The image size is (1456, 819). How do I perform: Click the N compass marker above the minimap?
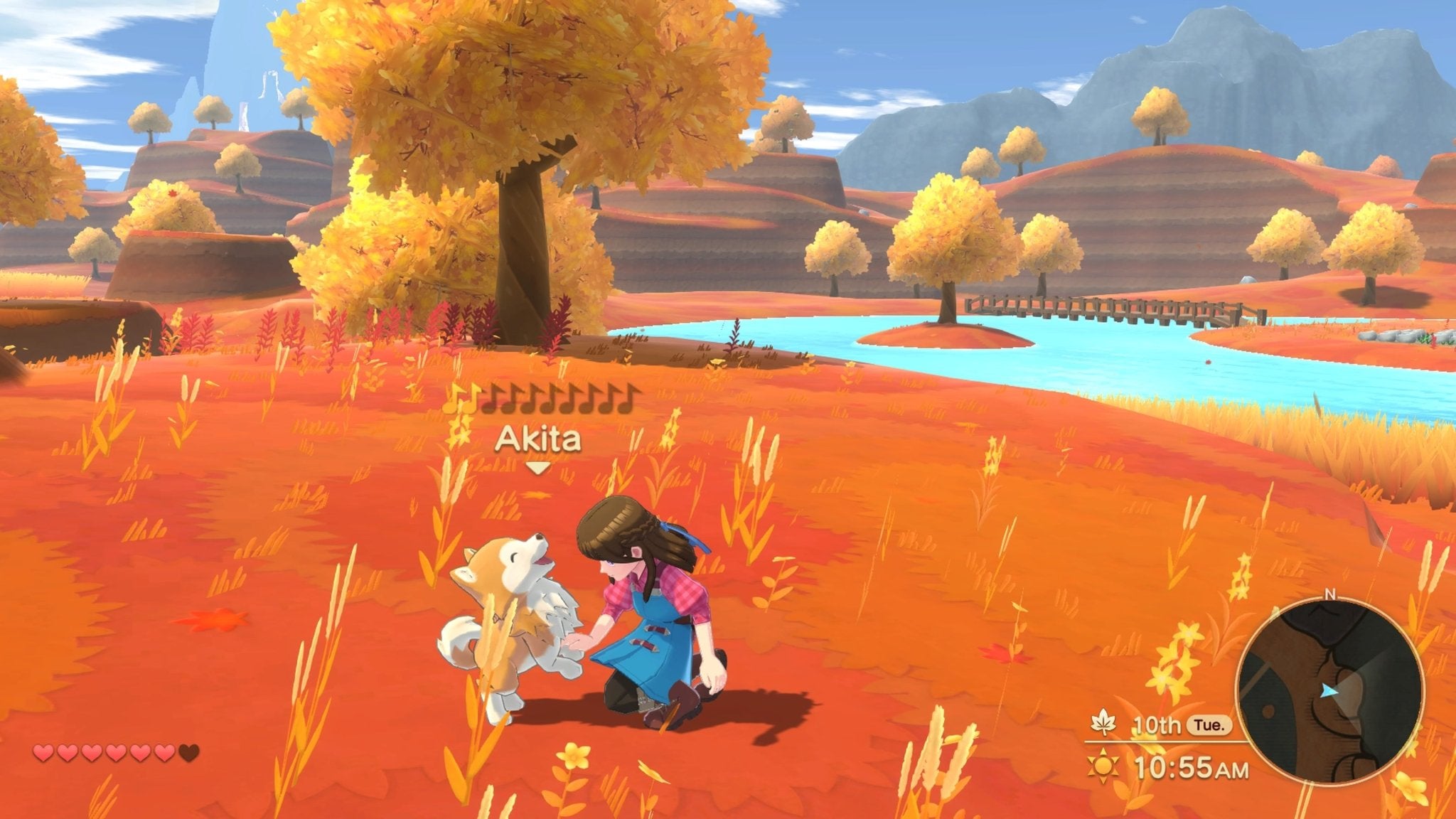[1331, 594]
